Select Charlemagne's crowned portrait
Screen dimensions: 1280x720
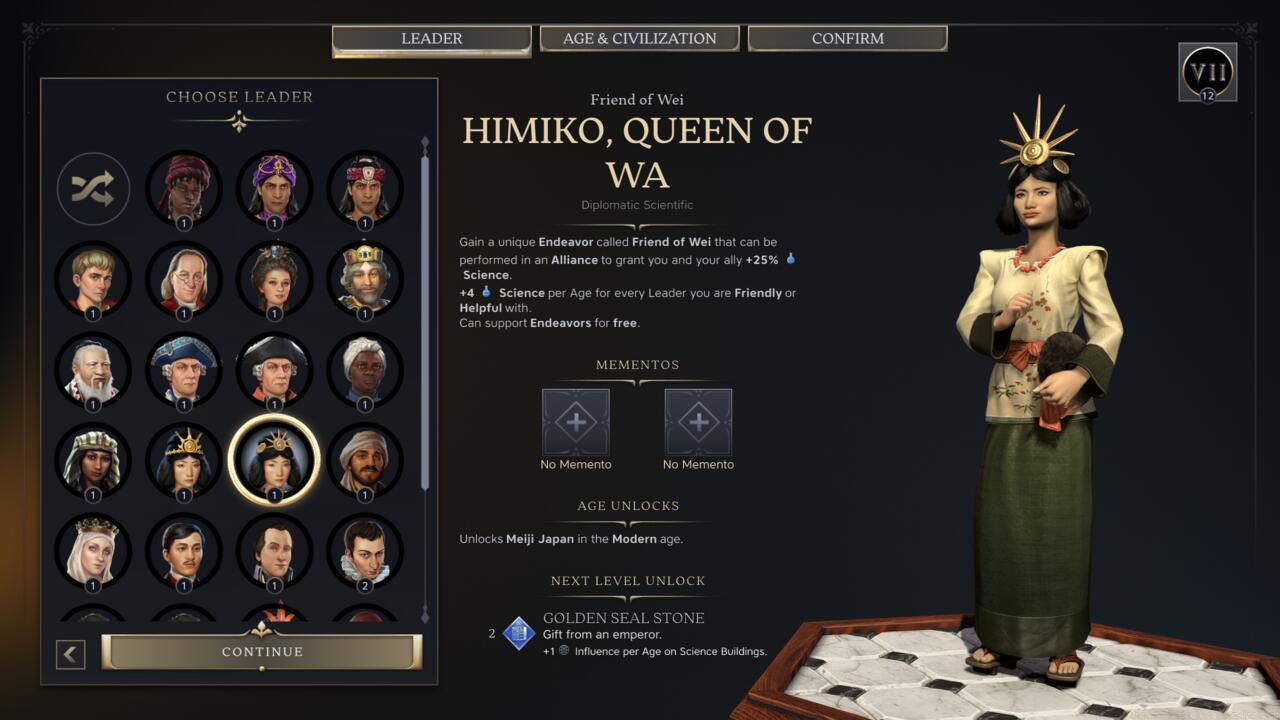pos(364,279)
